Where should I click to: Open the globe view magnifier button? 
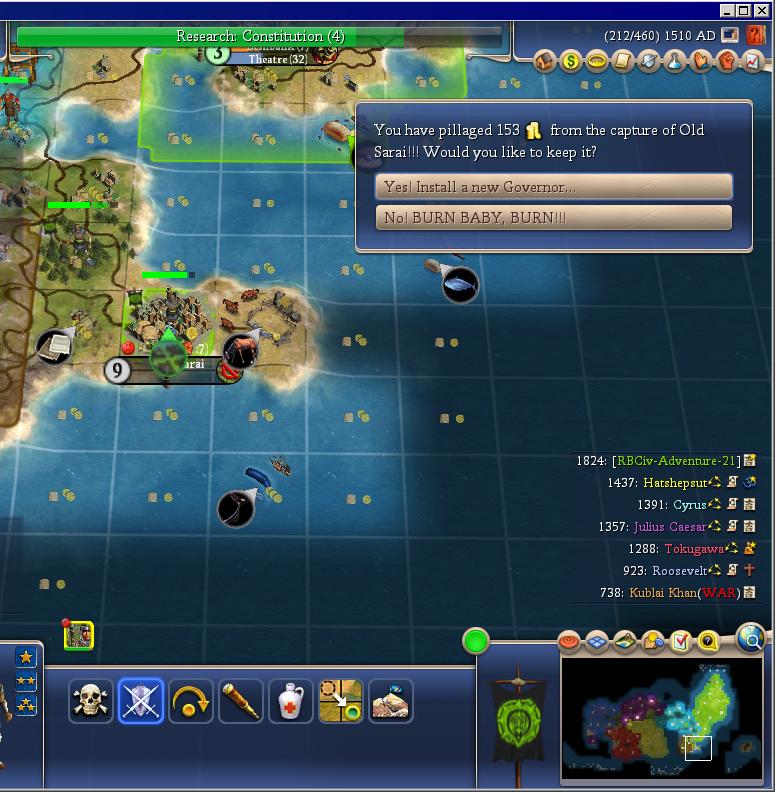coord(750,637)
